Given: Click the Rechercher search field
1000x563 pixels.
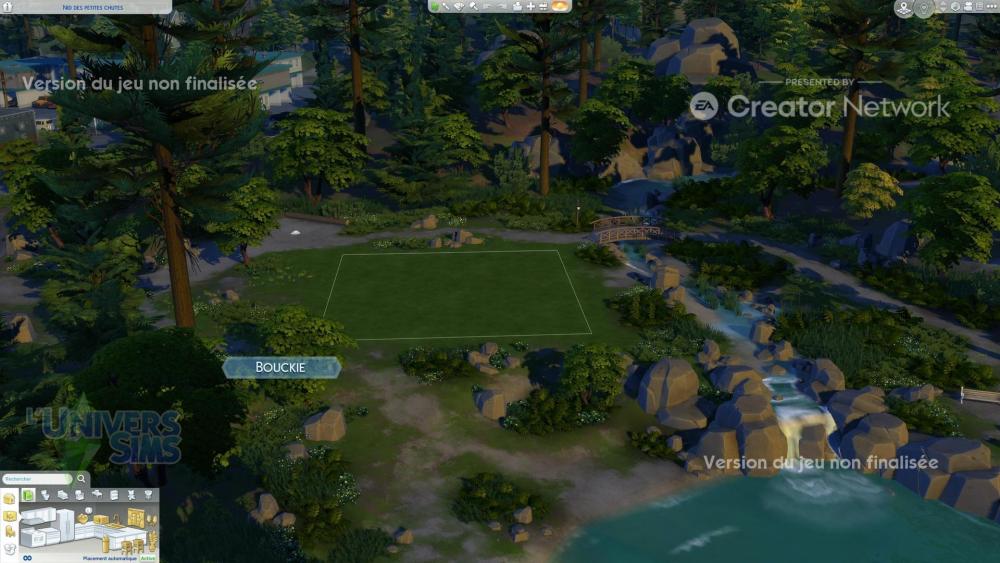Looking at the screenshot, I should [x=35, y=479].
